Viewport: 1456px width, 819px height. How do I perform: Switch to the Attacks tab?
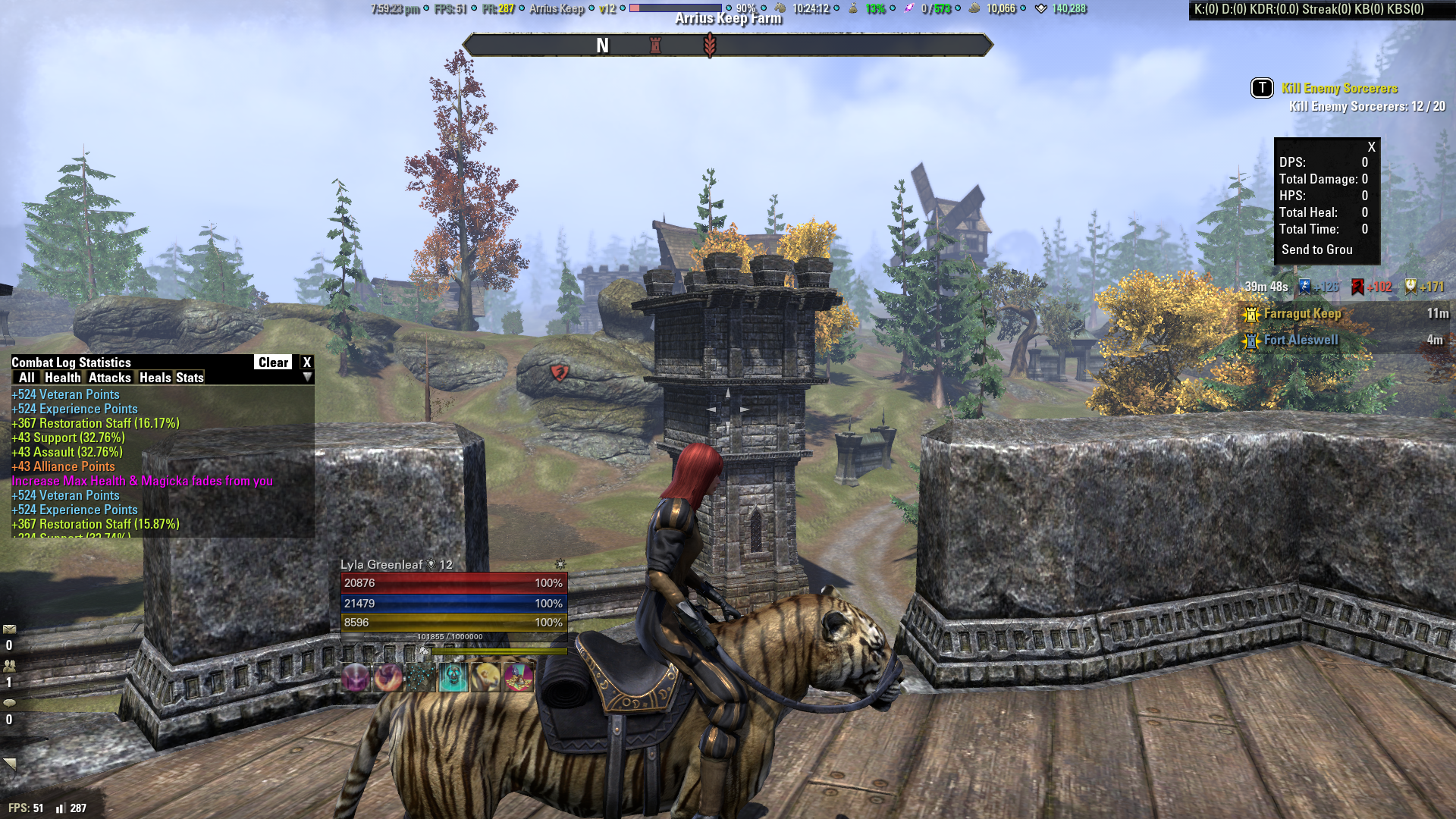click(111, 378)
